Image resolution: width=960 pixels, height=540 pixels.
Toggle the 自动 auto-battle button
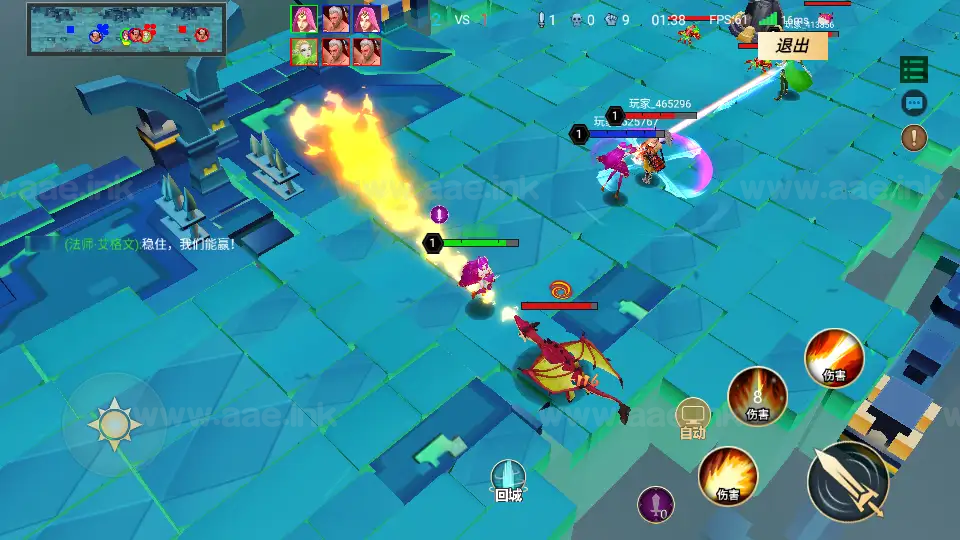[x=693, y=418]
